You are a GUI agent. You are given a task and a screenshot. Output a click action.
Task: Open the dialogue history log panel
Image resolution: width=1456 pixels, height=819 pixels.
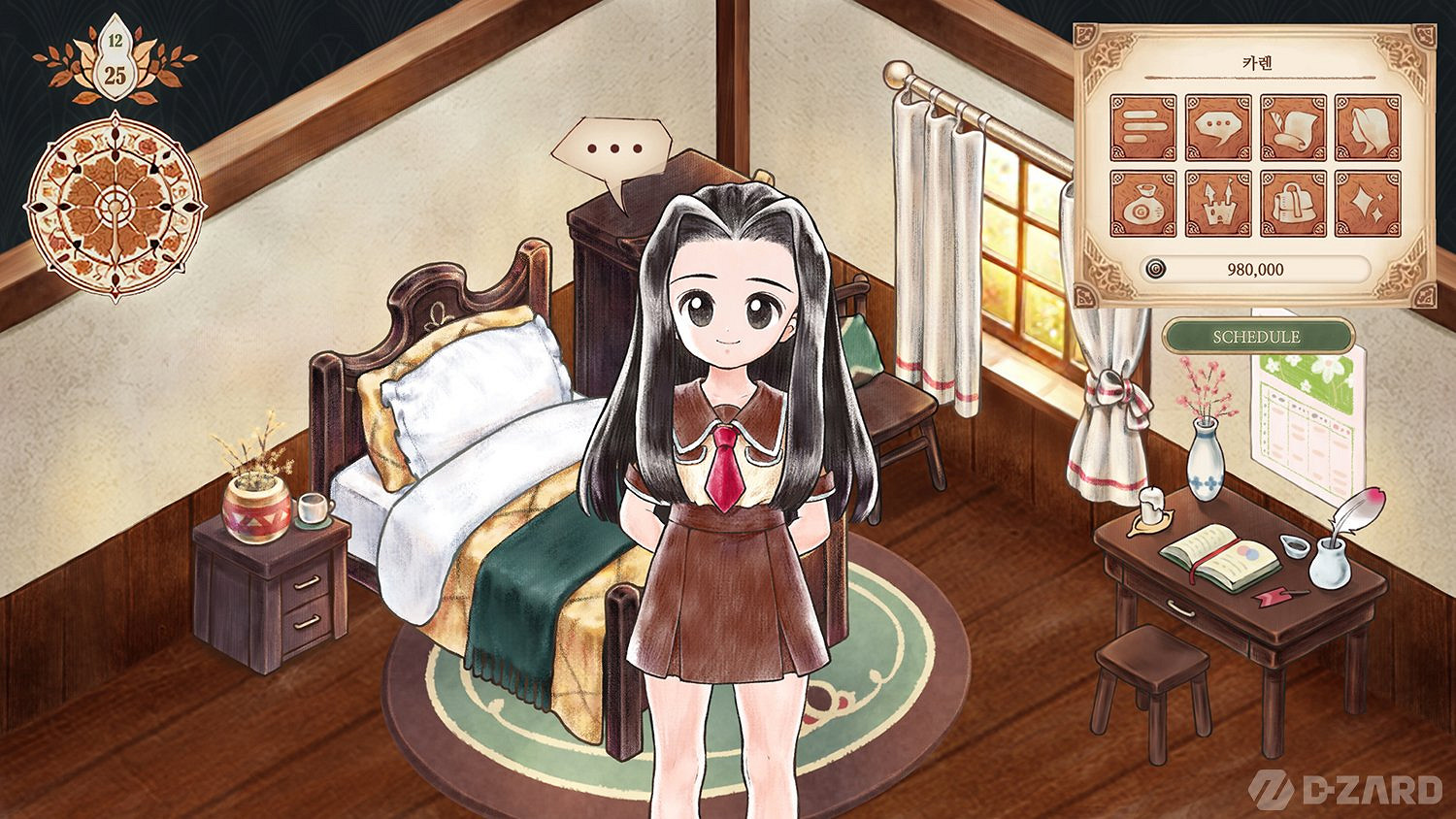pos(1144,126)
